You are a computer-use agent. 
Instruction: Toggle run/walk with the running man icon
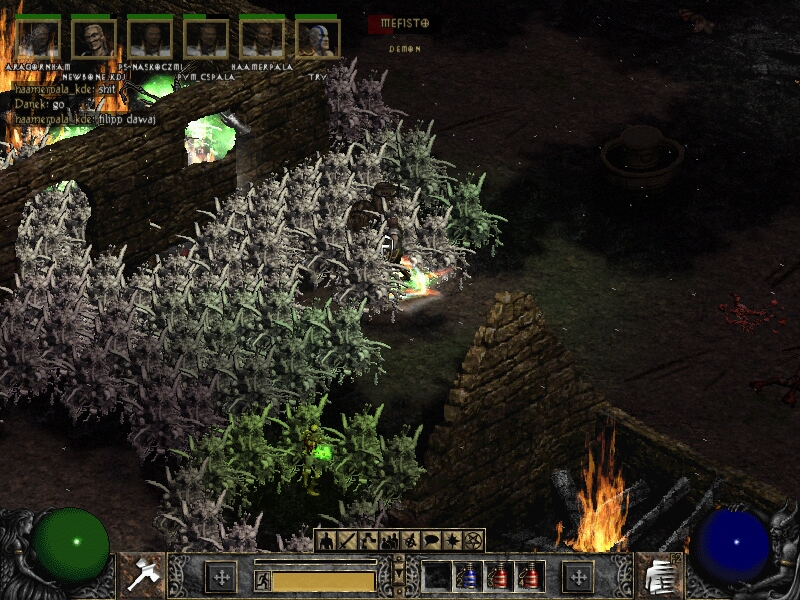[263, 580]
